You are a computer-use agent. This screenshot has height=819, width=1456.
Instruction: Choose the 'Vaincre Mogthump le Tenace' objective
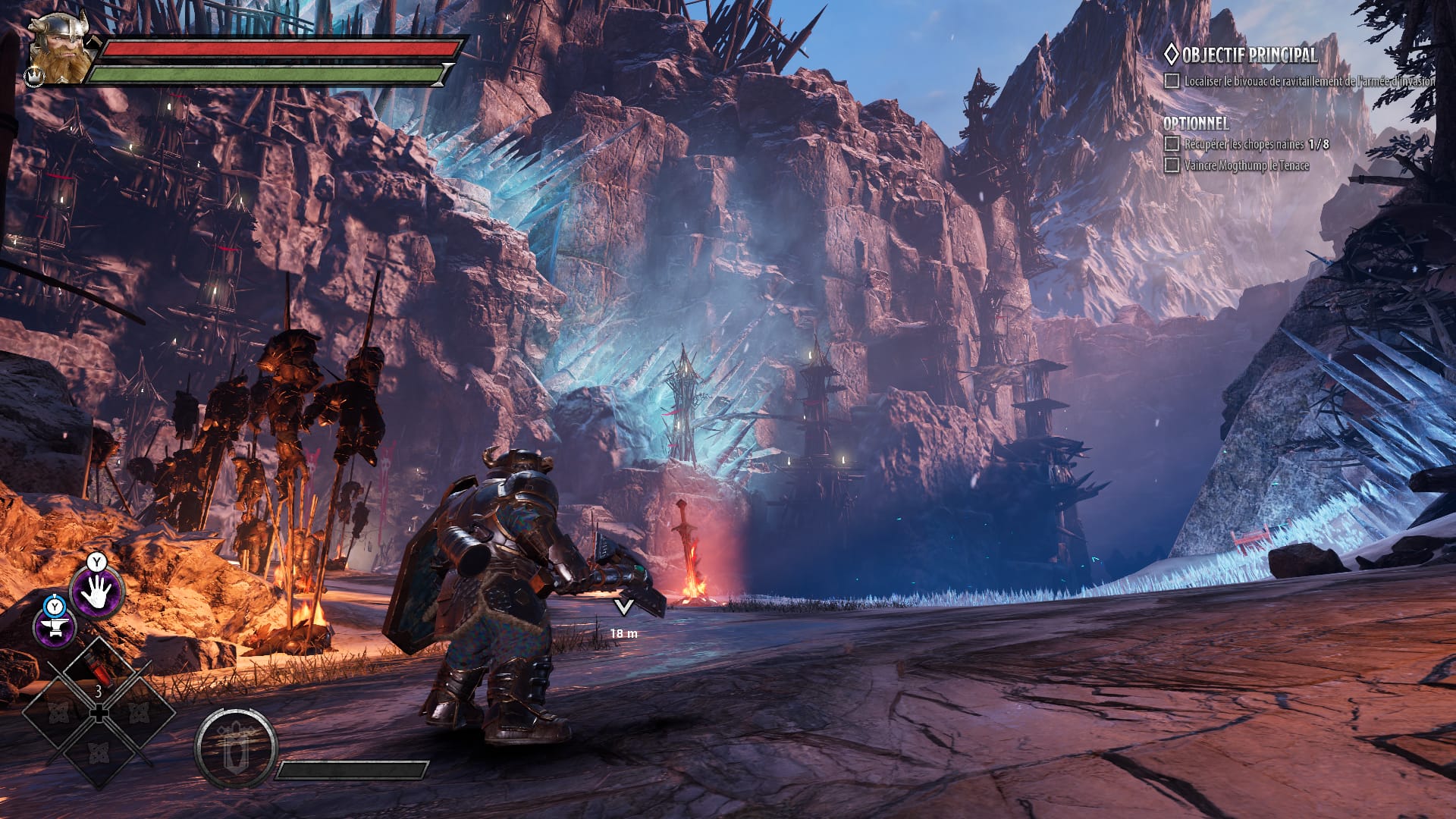tap(1246, 165)
